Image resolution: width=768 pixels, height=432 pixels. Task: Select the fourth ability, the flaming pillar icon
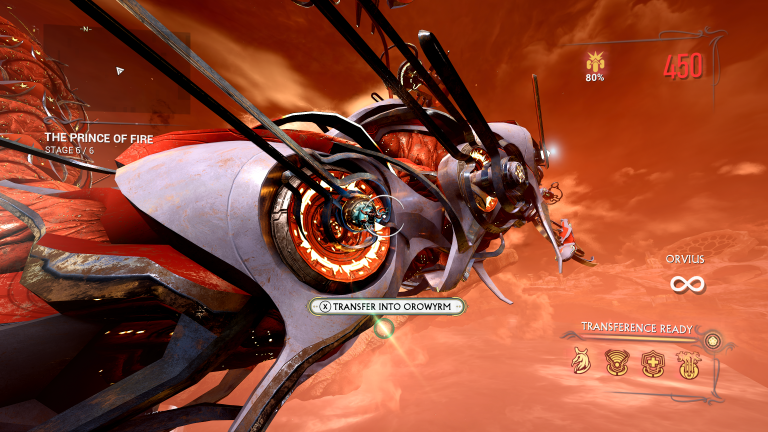(x=687, y=362)
